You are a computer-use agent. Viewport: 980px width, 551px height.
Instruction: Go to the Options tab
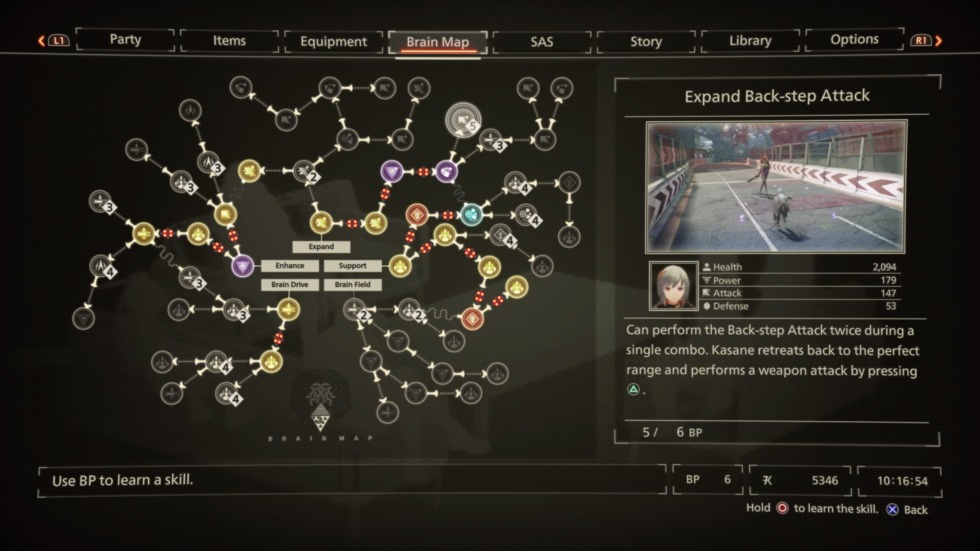[854, 40]
